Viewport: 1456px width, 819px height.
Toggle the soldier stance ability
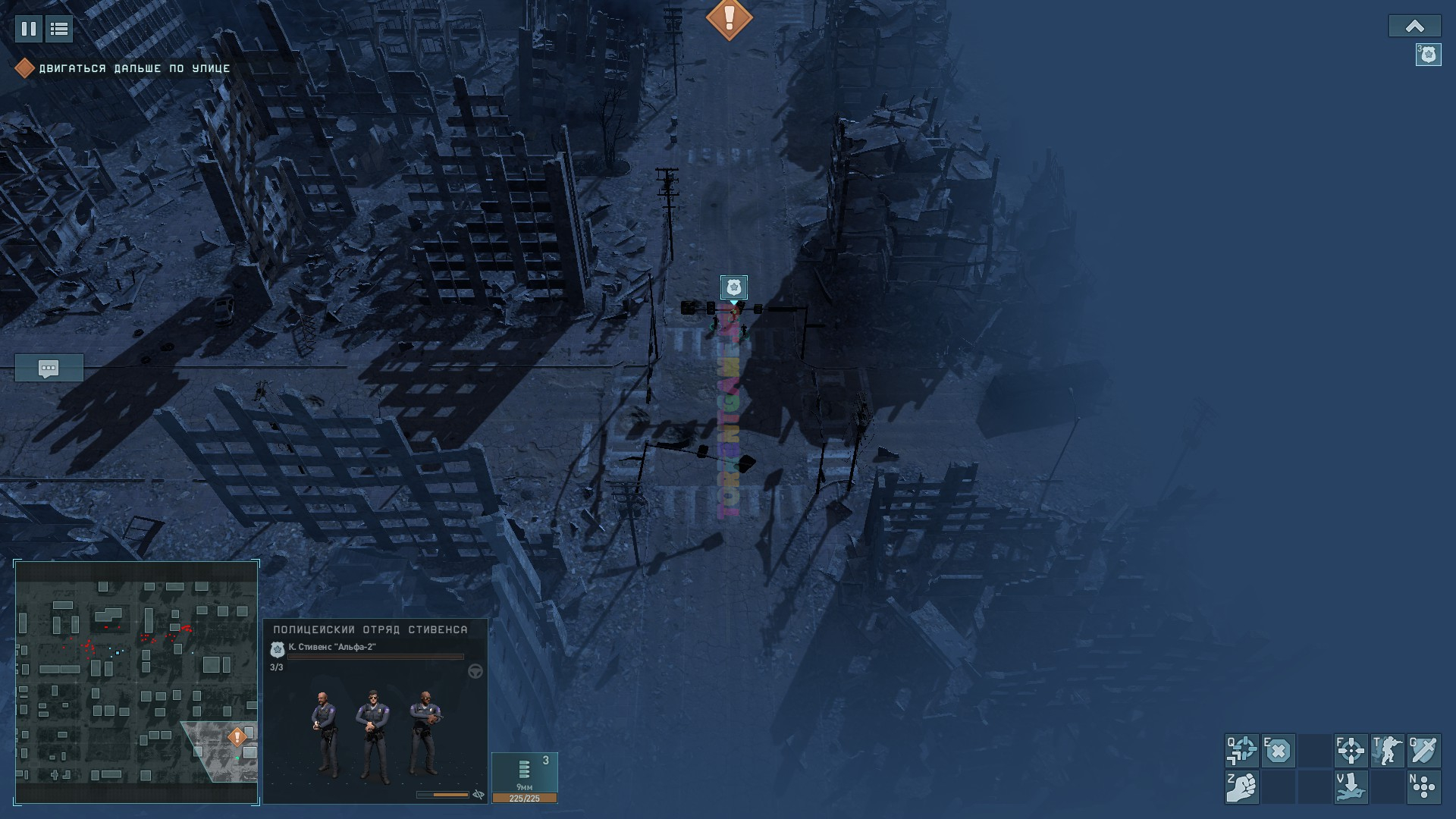[x=1387, y=751]
